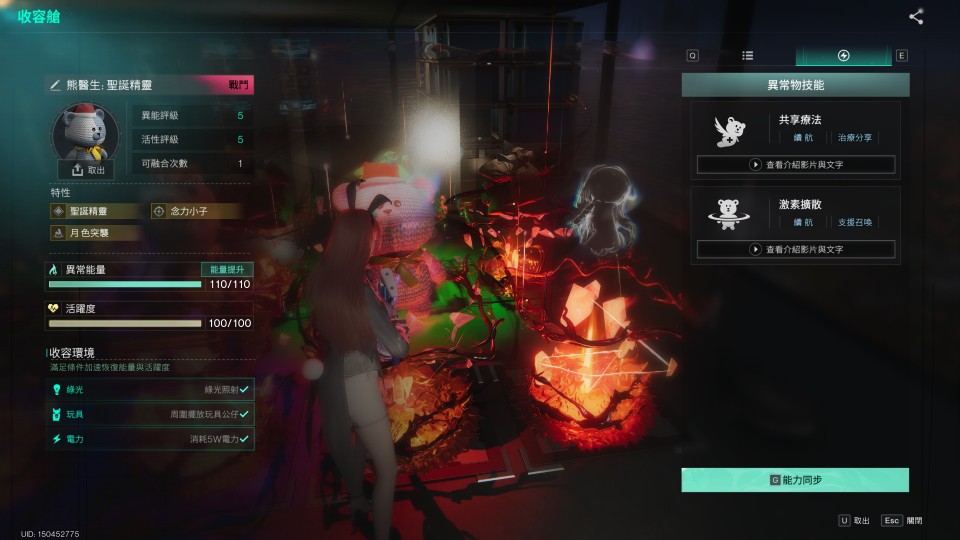This screenshot has width=960, height=540.
Task: Select the 電力 containment condition row
Action: [x=151, y=439]
